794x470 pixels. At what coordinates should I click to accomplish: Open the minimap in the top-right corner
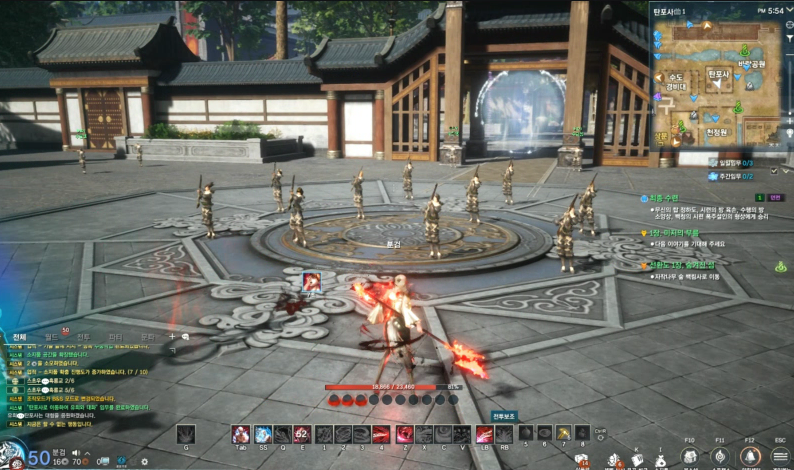tap(716, 80)
